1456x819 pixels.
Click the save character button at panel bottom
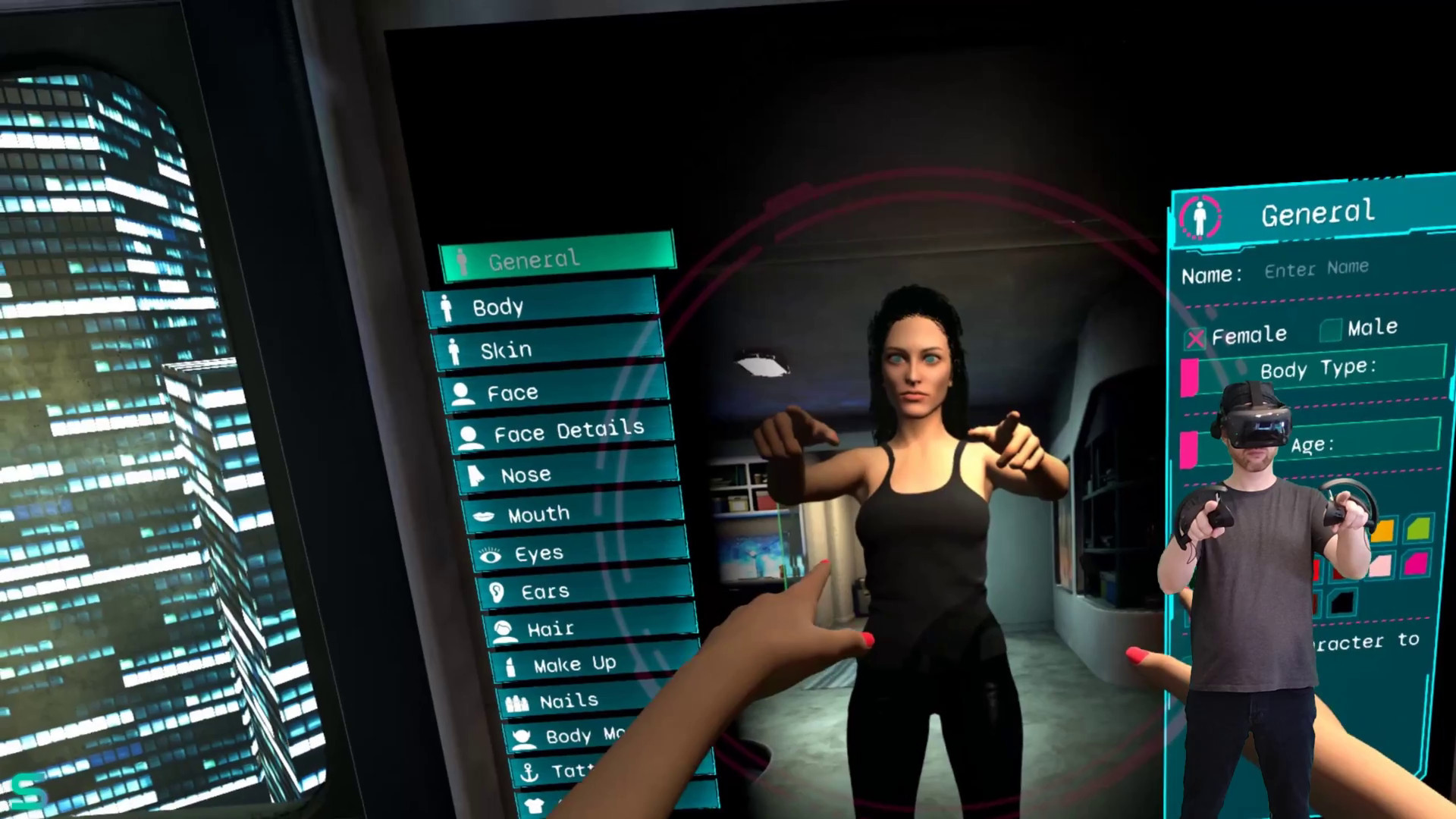point(1365,642)
